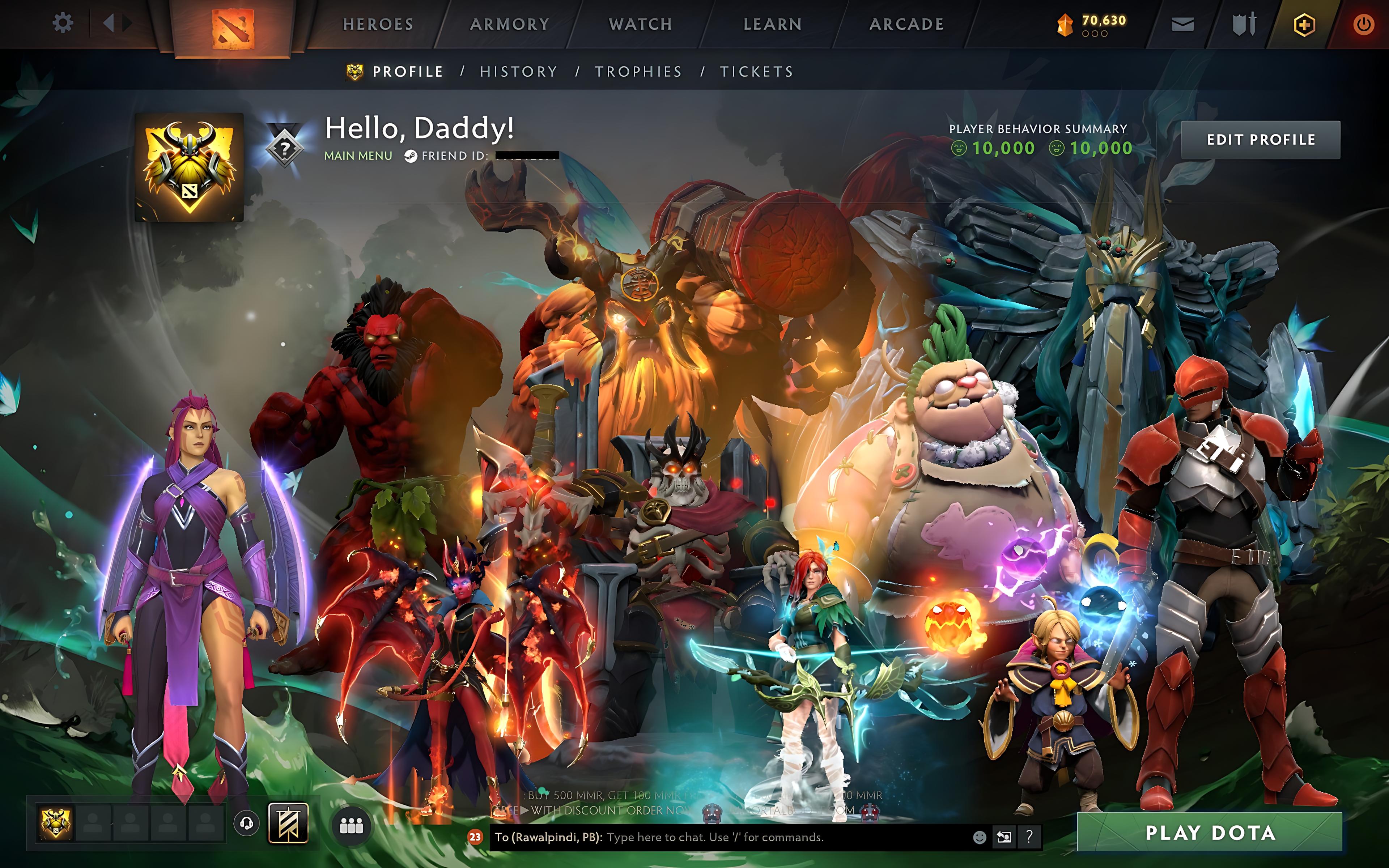The image size is (1389, 868).
Task: Click the EDIT PROFILE button
Action: [1261, 139]
